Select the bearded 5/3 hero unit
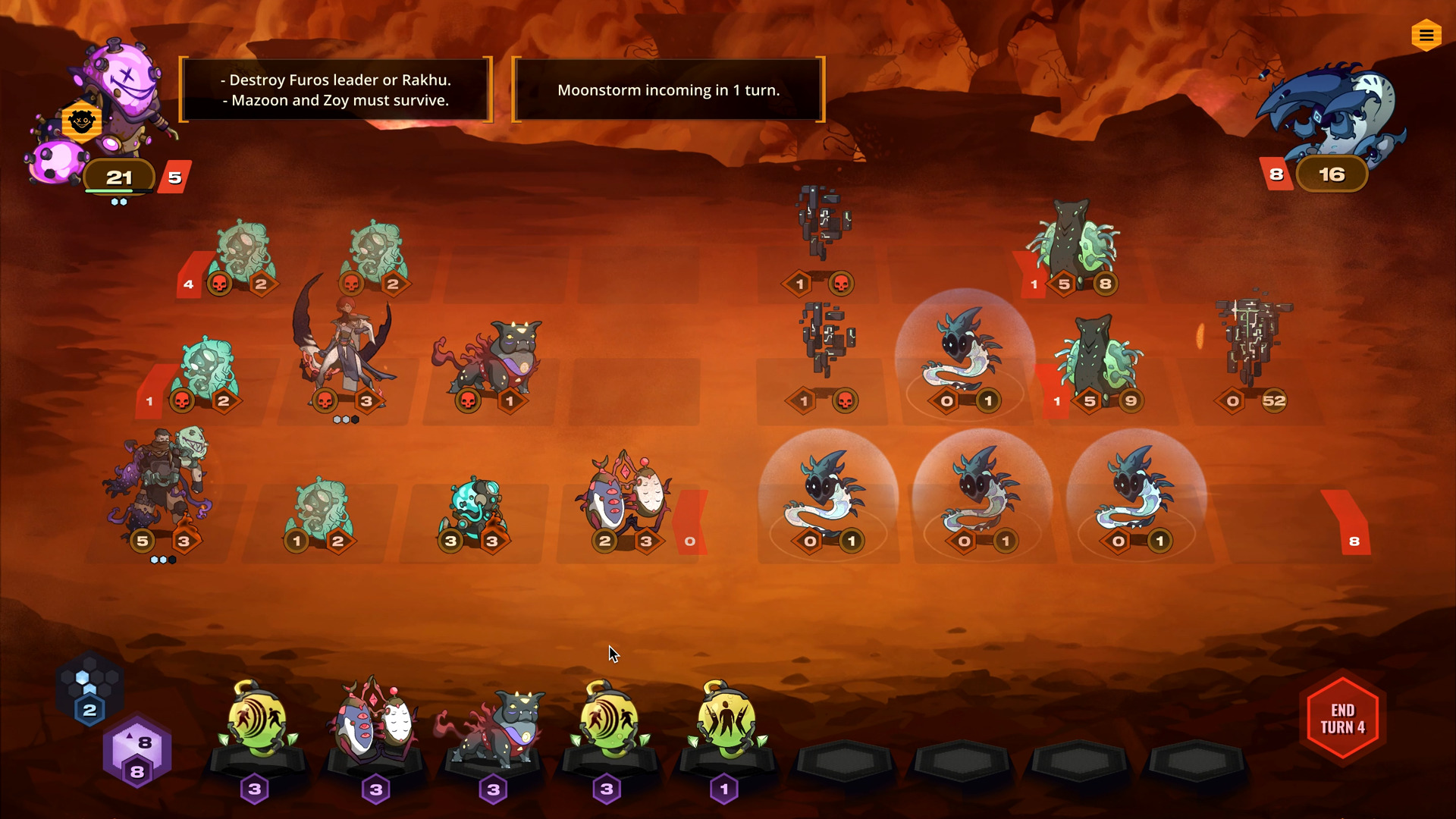The width and height of the screenshot is (1456, 819). click(161, 485)
